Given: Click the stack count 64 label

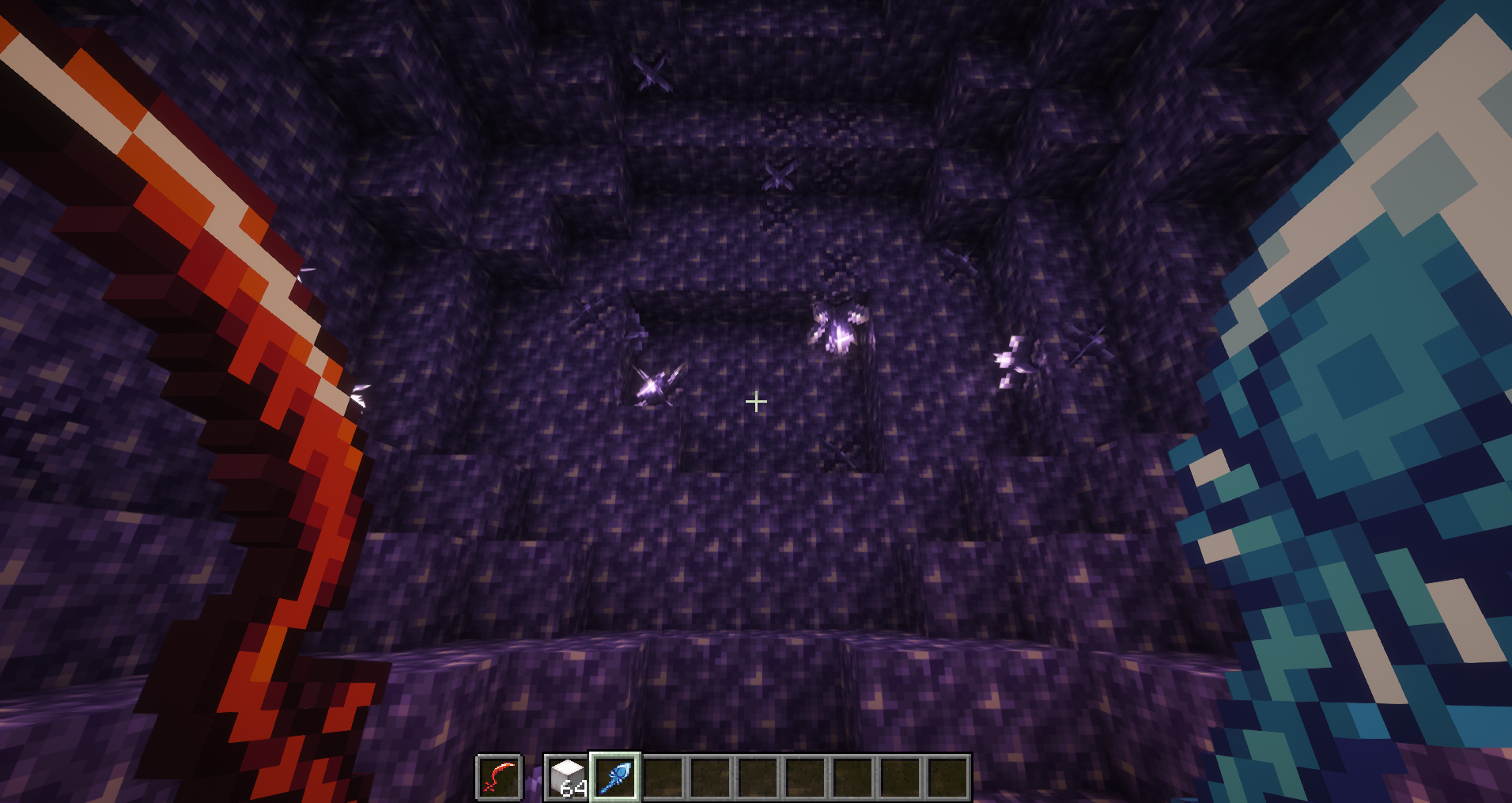Looking at the screenshot, I should click(574, 790).
